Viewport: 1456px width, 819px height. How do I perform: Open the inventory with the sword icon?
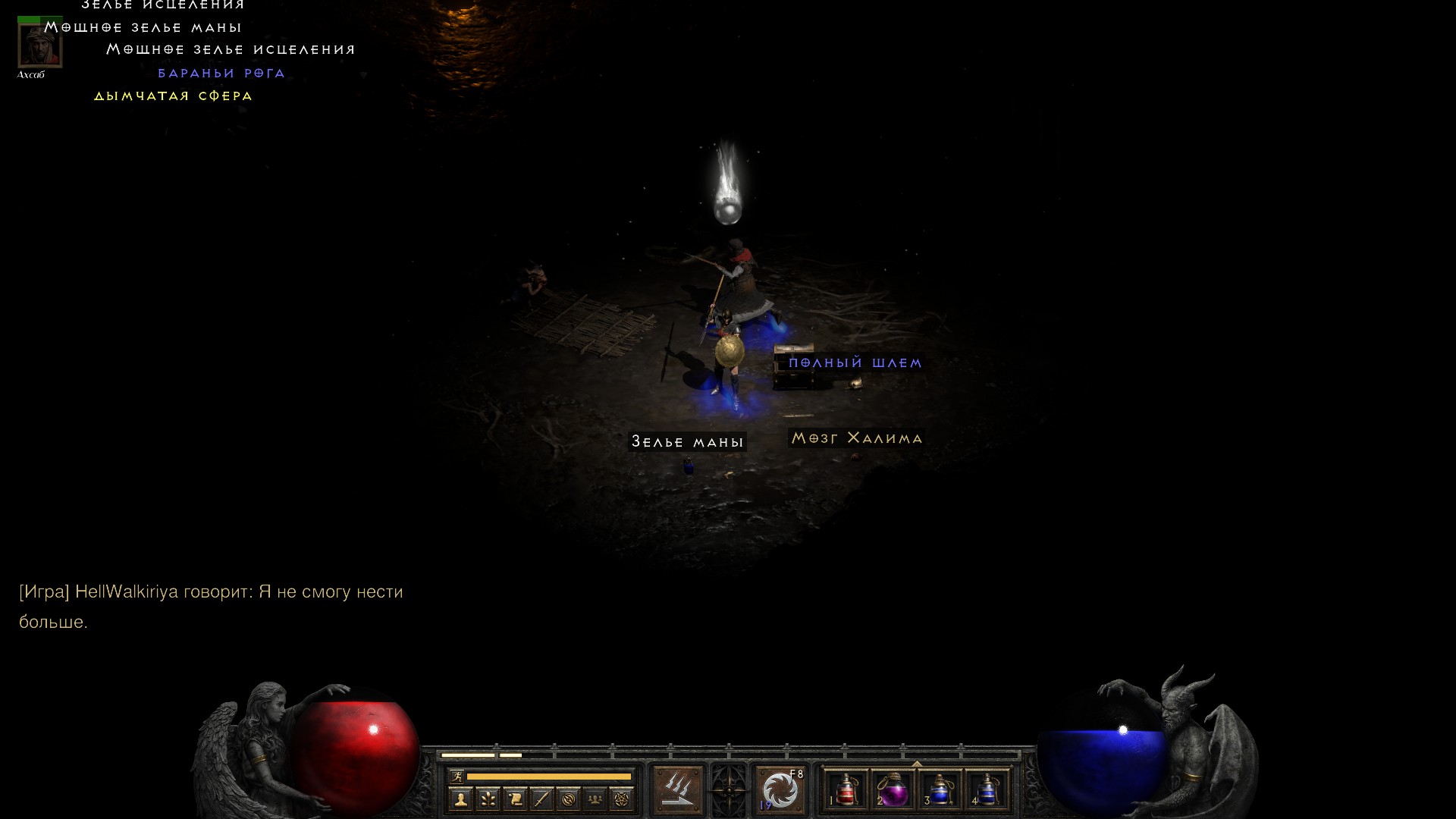tap(541, 799)
